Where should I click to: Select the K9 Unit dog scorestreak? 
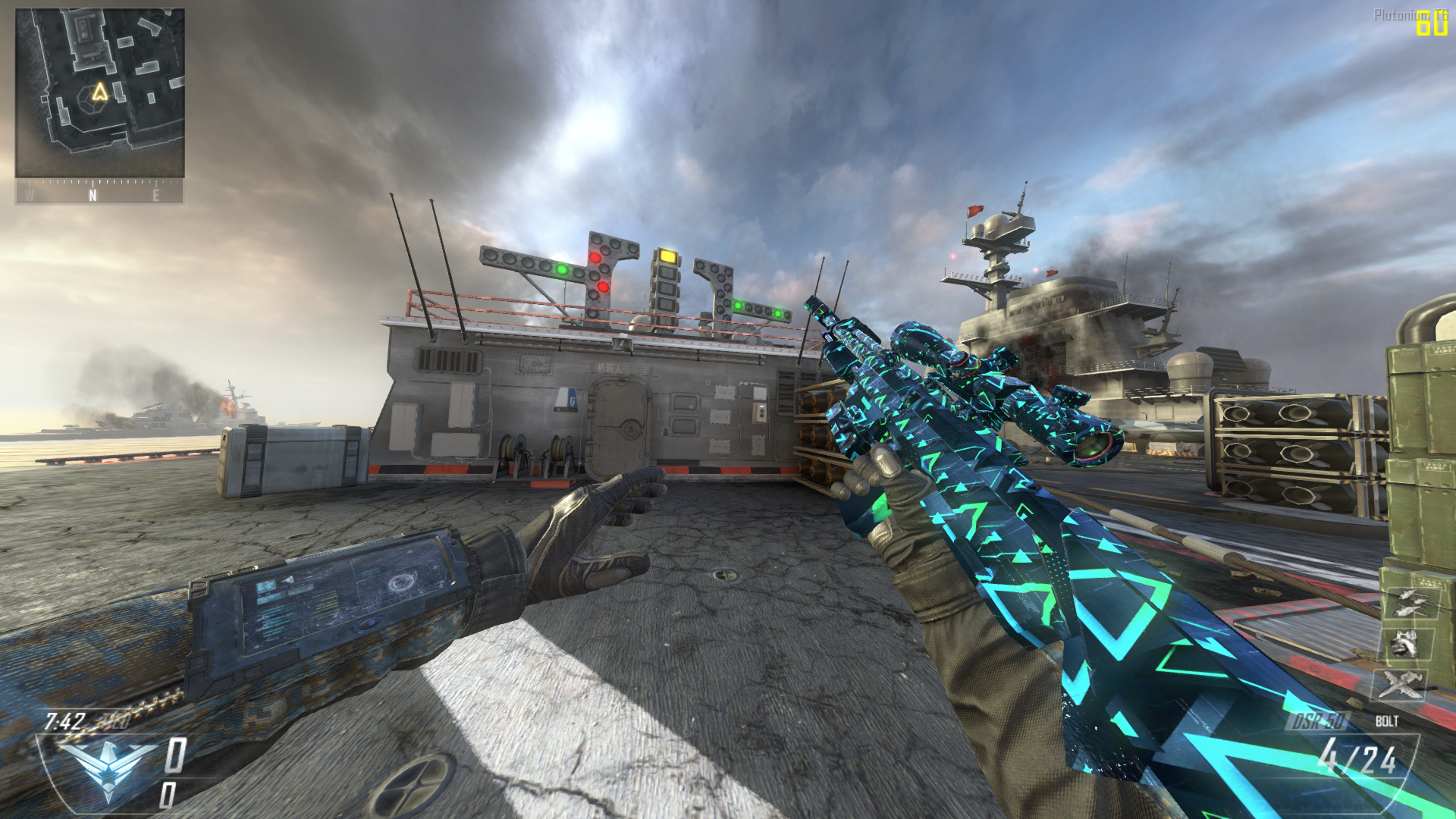1404,645
